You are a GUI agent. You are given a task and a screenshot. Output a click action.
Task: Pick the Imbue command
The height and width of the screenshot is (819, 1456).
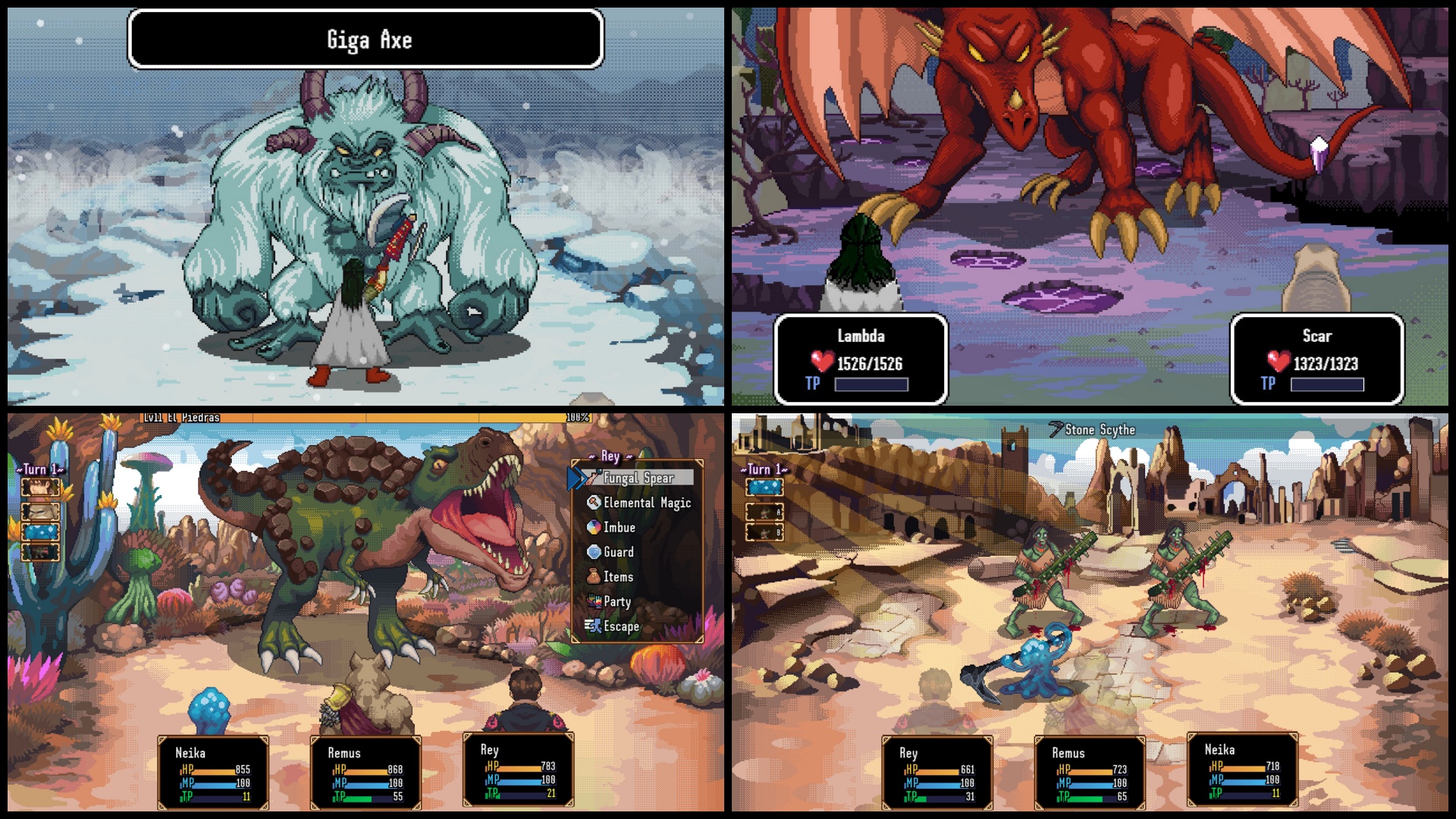[619, 528]
